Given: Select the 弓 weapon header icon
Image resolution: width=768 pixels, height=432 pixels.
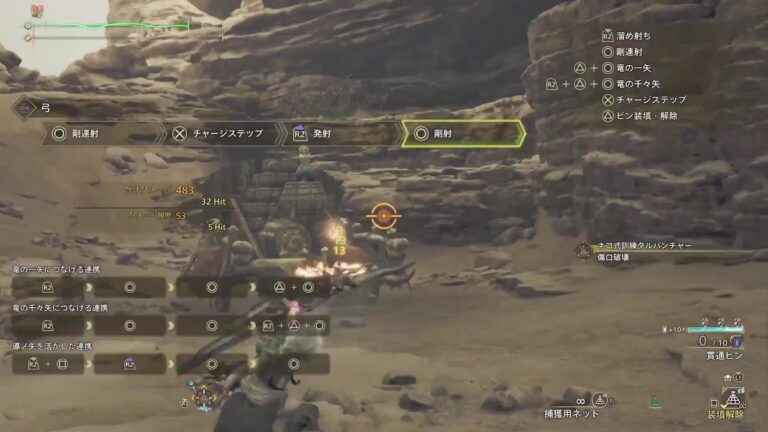Looking at the screenshot, I should 23,104.
